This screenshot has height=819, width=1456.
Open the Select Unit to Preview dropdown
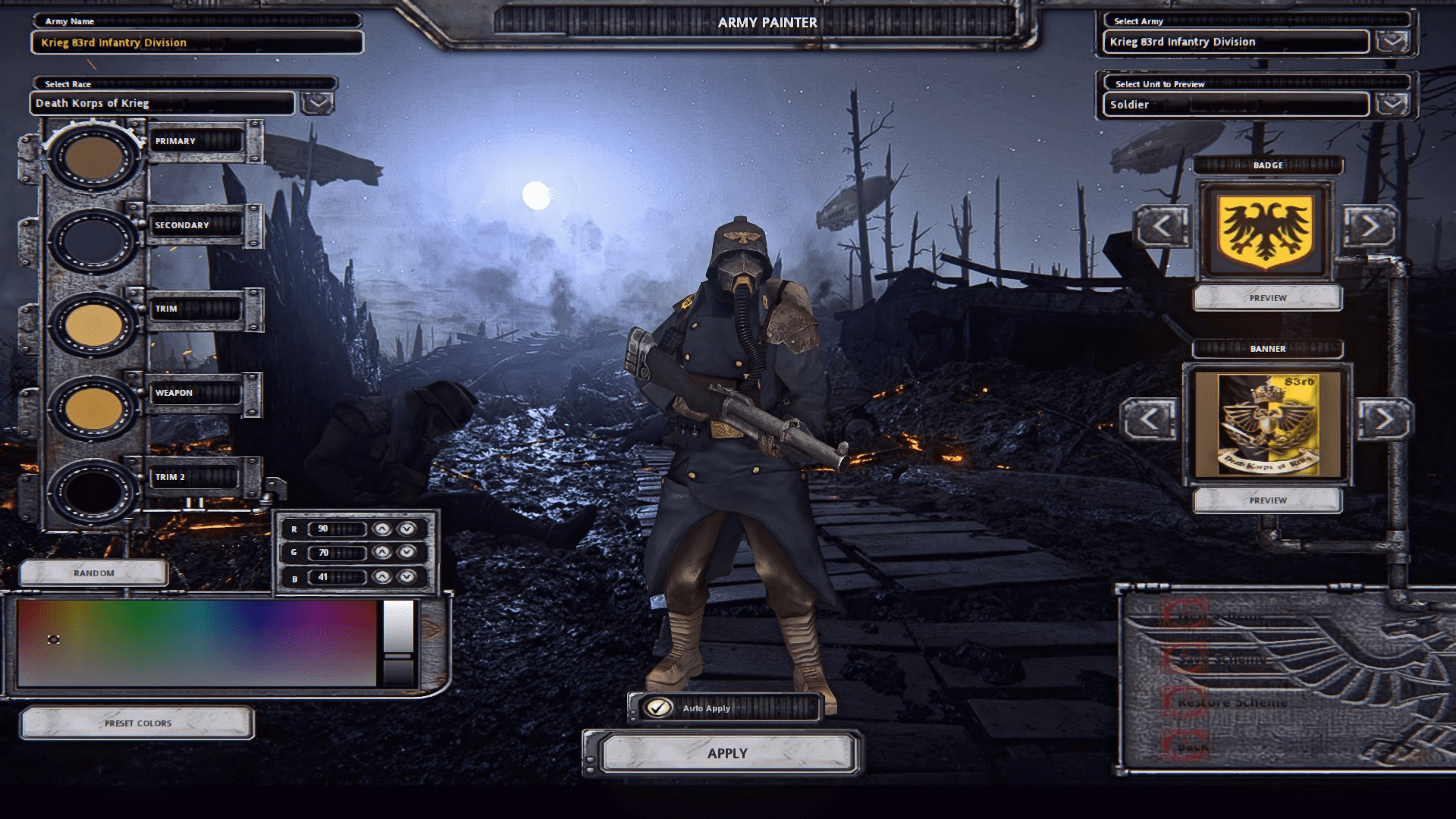pos(1394,104)
